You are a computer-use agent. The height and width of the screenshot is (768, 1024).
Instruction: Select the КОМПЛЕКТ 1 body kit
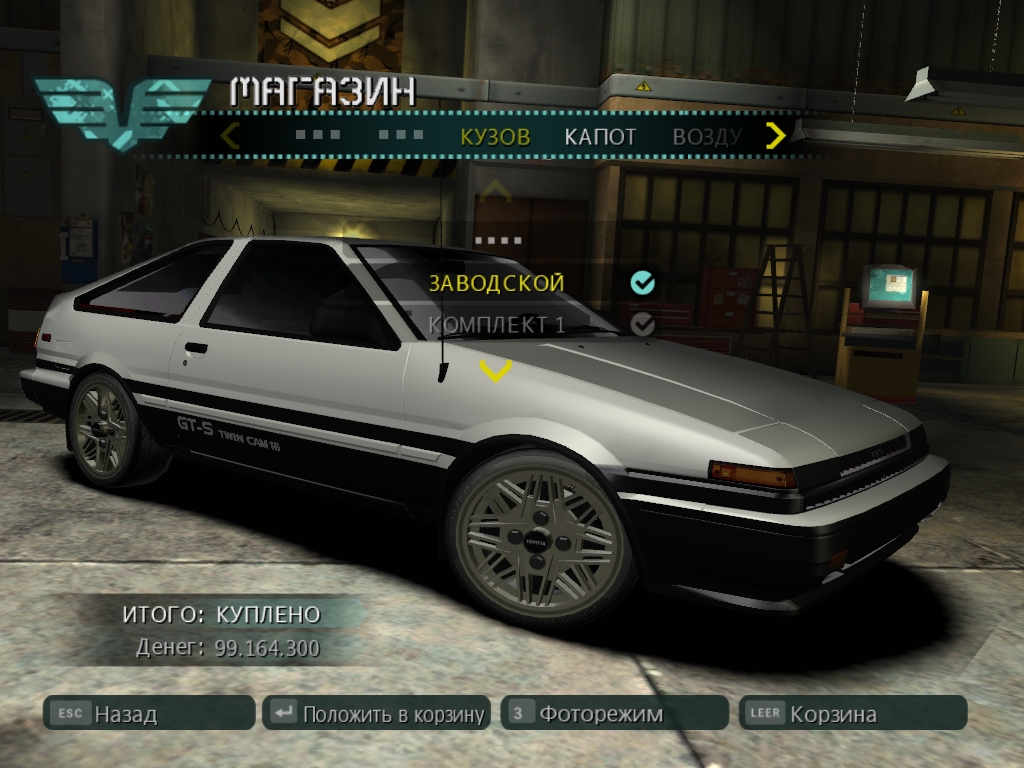[x=497, y=325]
